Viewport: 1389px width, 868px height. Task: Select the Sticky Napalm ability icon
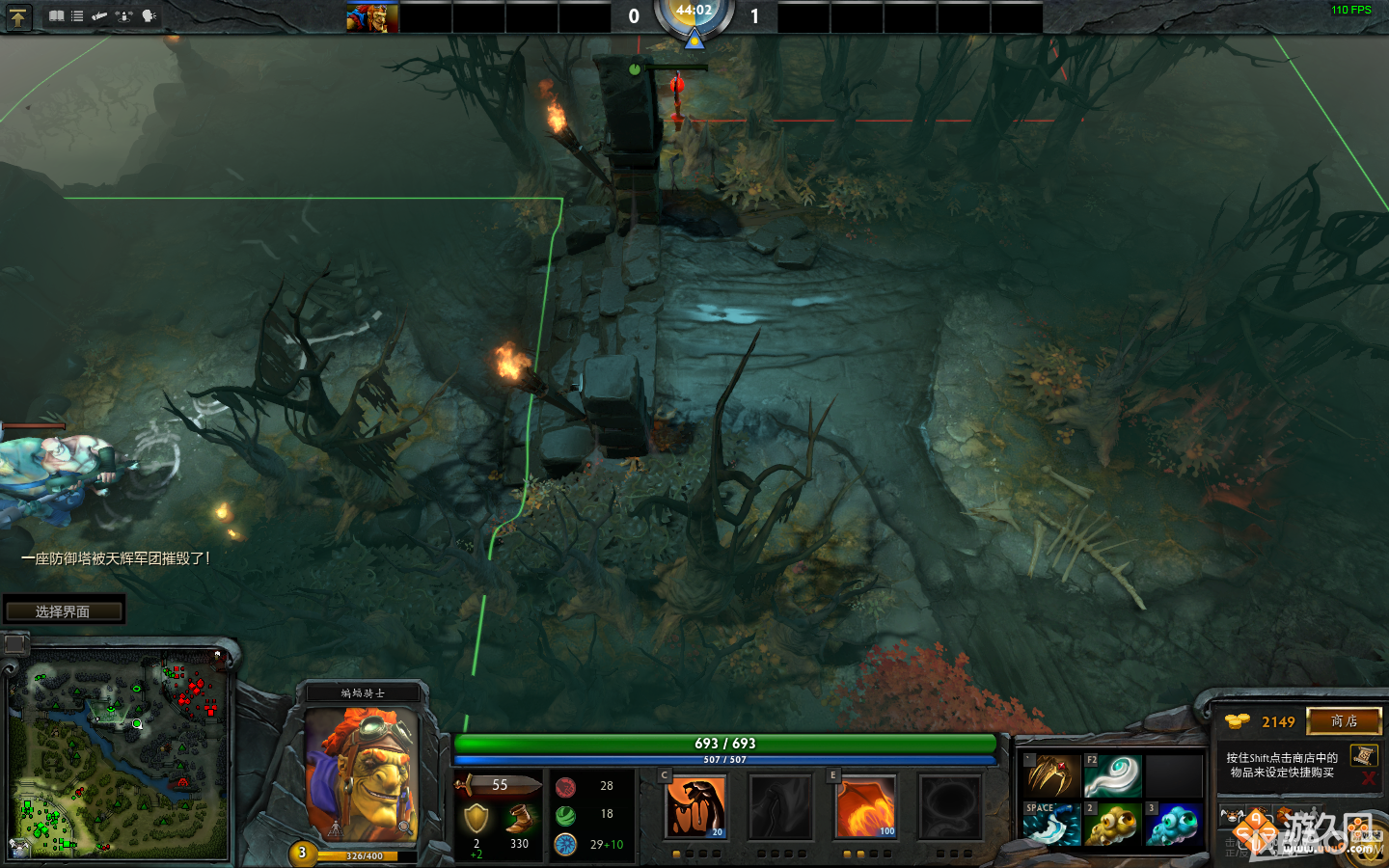(x=696, y=806)
